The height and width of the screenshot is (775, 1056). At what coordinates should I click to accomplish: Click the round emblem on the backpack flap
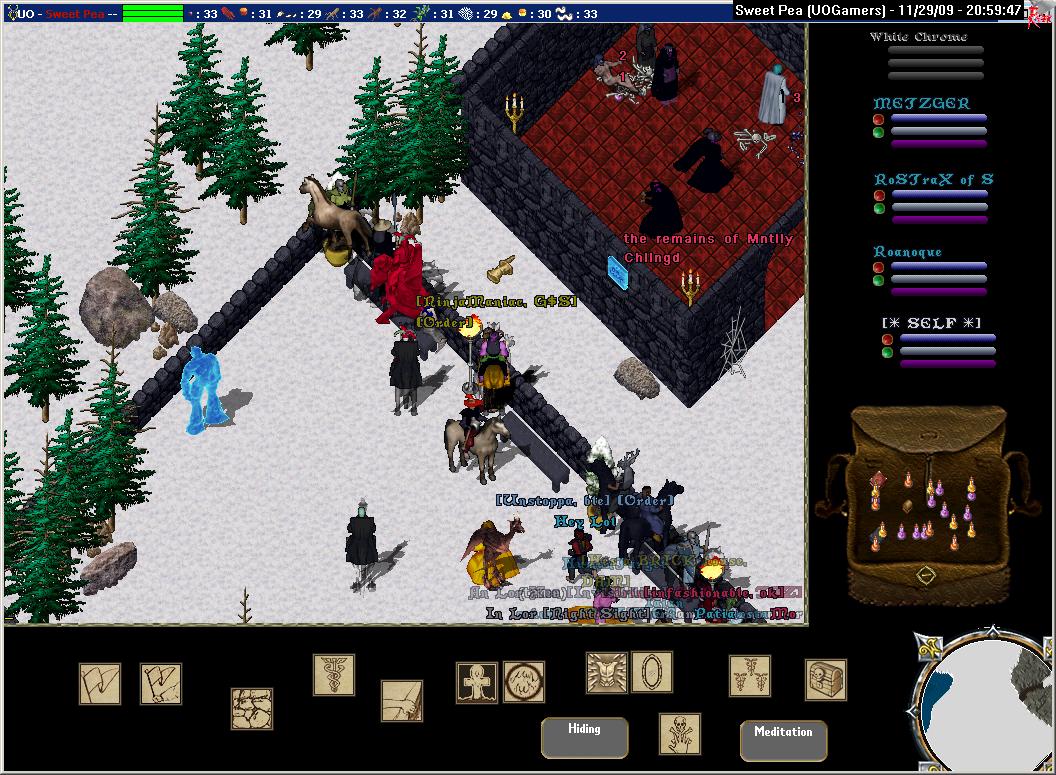point(926,575)
